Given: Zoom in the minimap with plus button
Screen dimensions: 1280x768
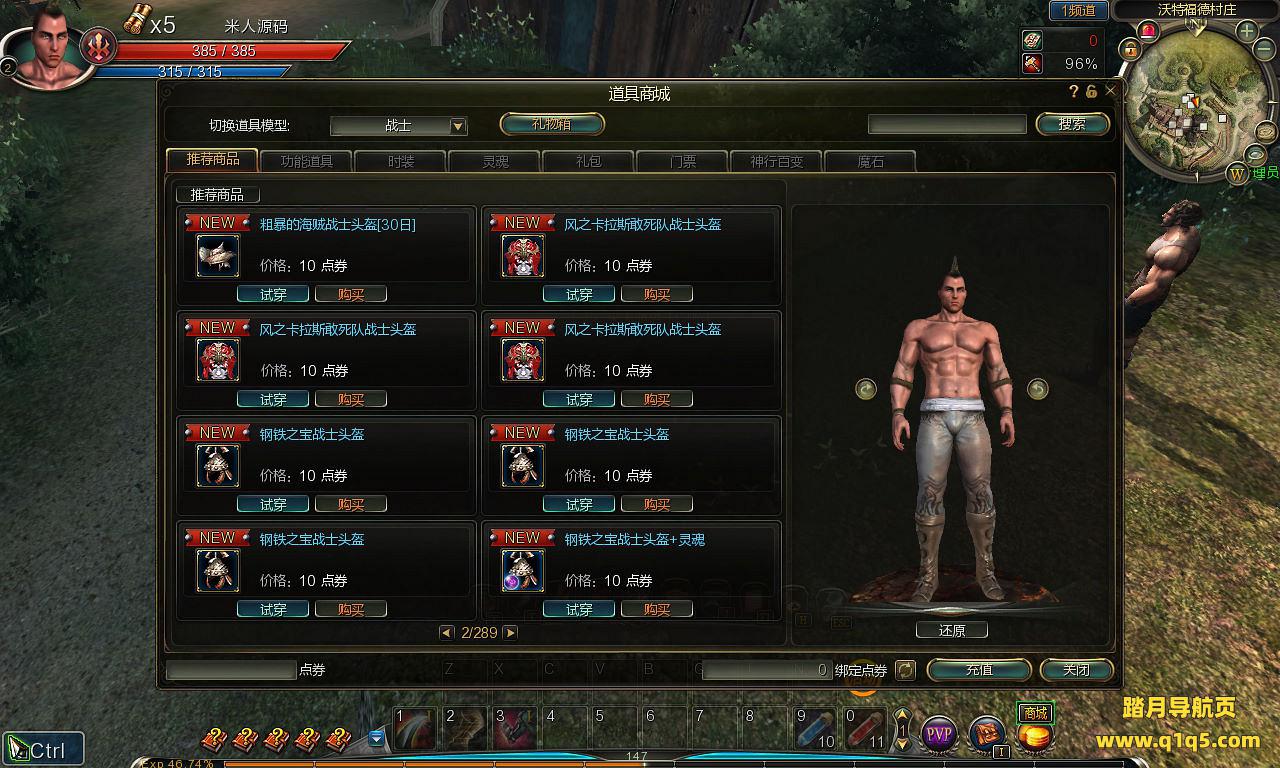Looking at the screenshot, I should [1247, 31].
